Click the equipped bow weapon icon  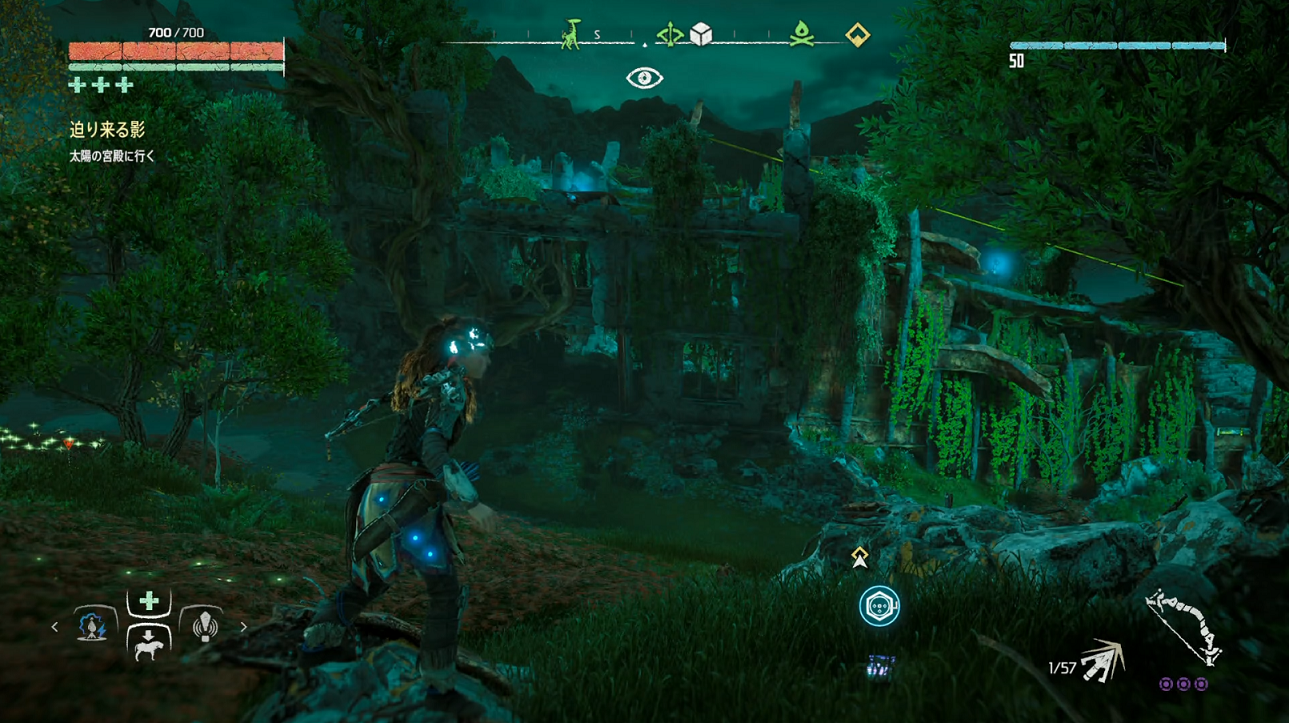1183,627
